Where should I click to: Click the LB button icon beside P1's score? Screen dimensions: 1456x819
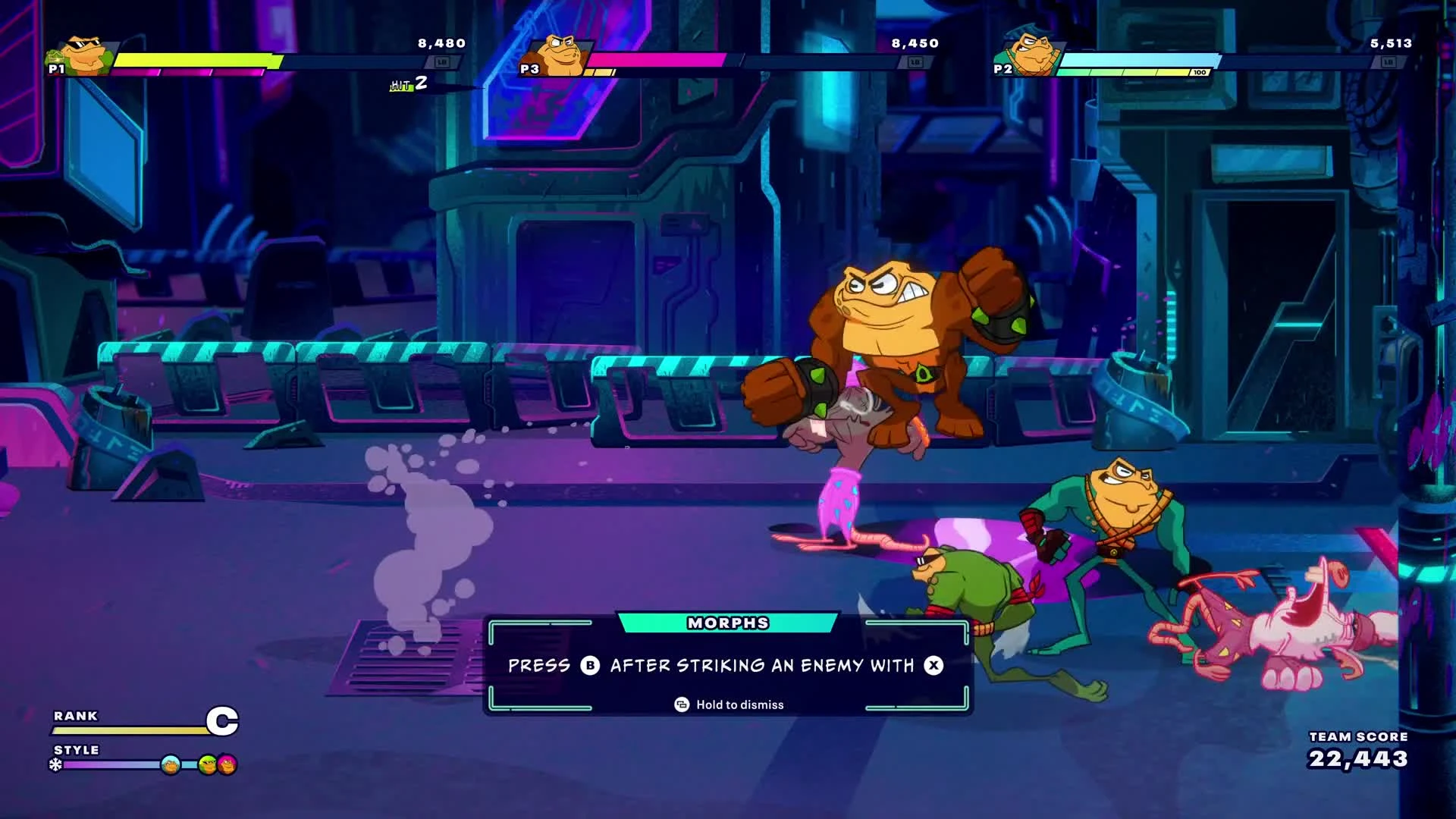point(443,64)
